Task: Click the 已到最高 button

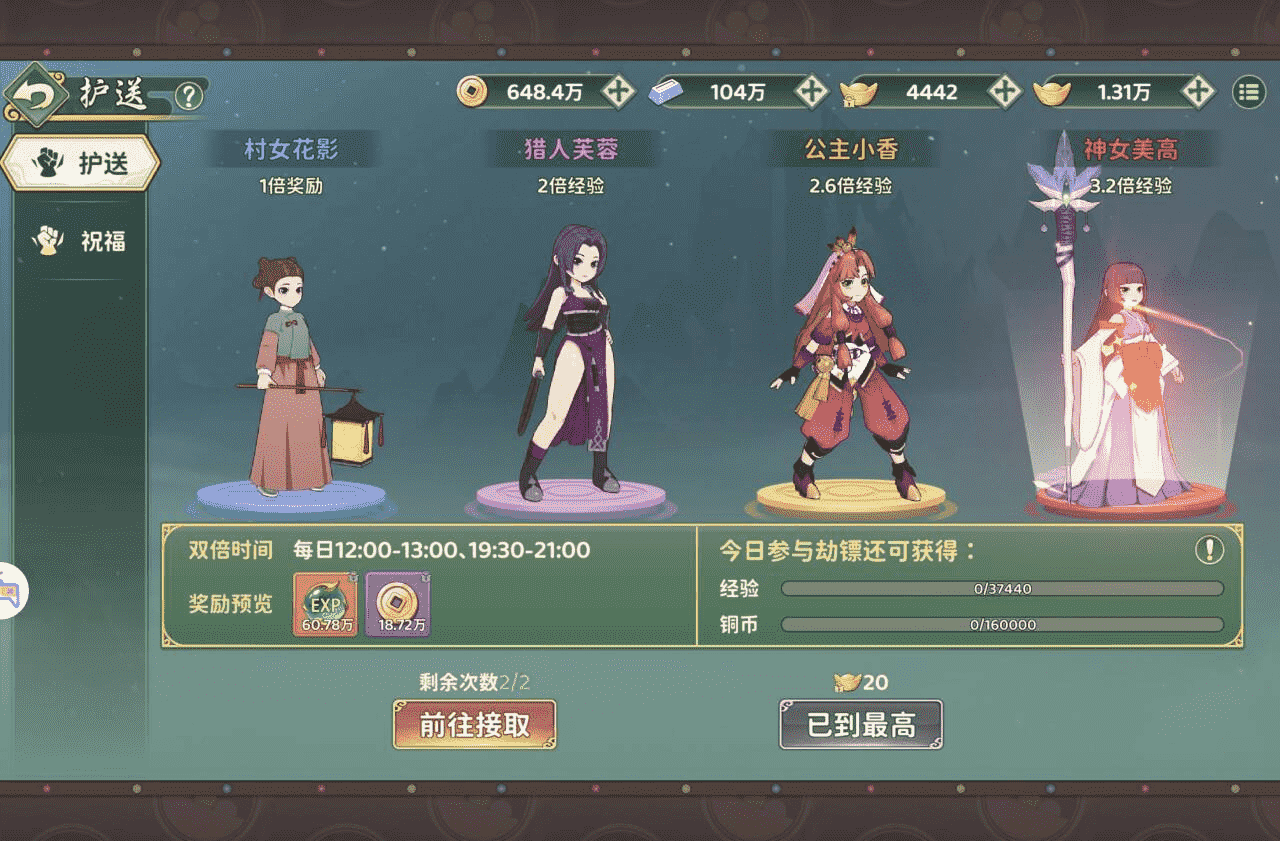Action: (x=862, y=724)
